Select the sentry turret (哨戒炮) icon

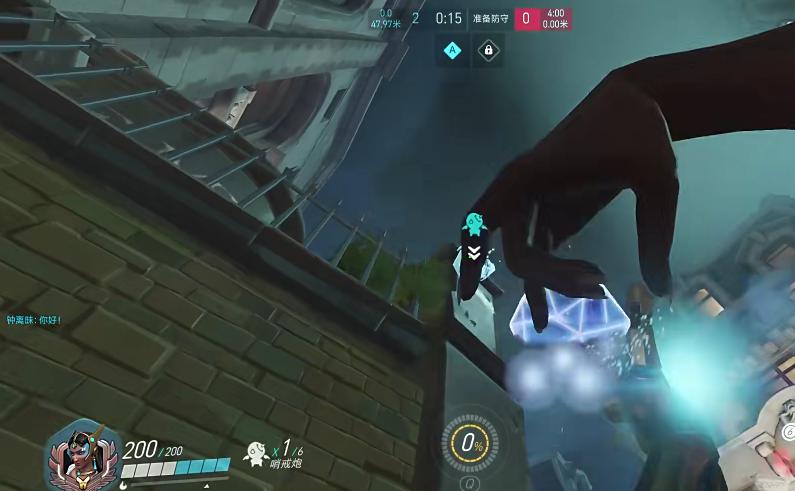[257, 453]
